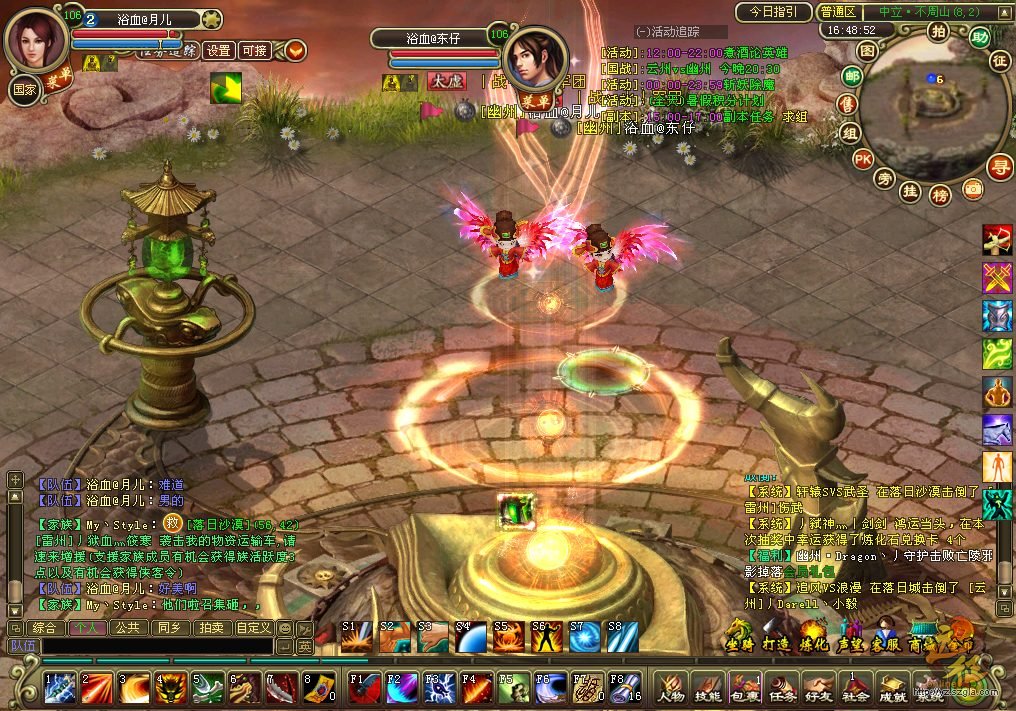This screenshot has width=1016, height=711.
Task: Open the 任务 quest log
Action: pos(781,687)
